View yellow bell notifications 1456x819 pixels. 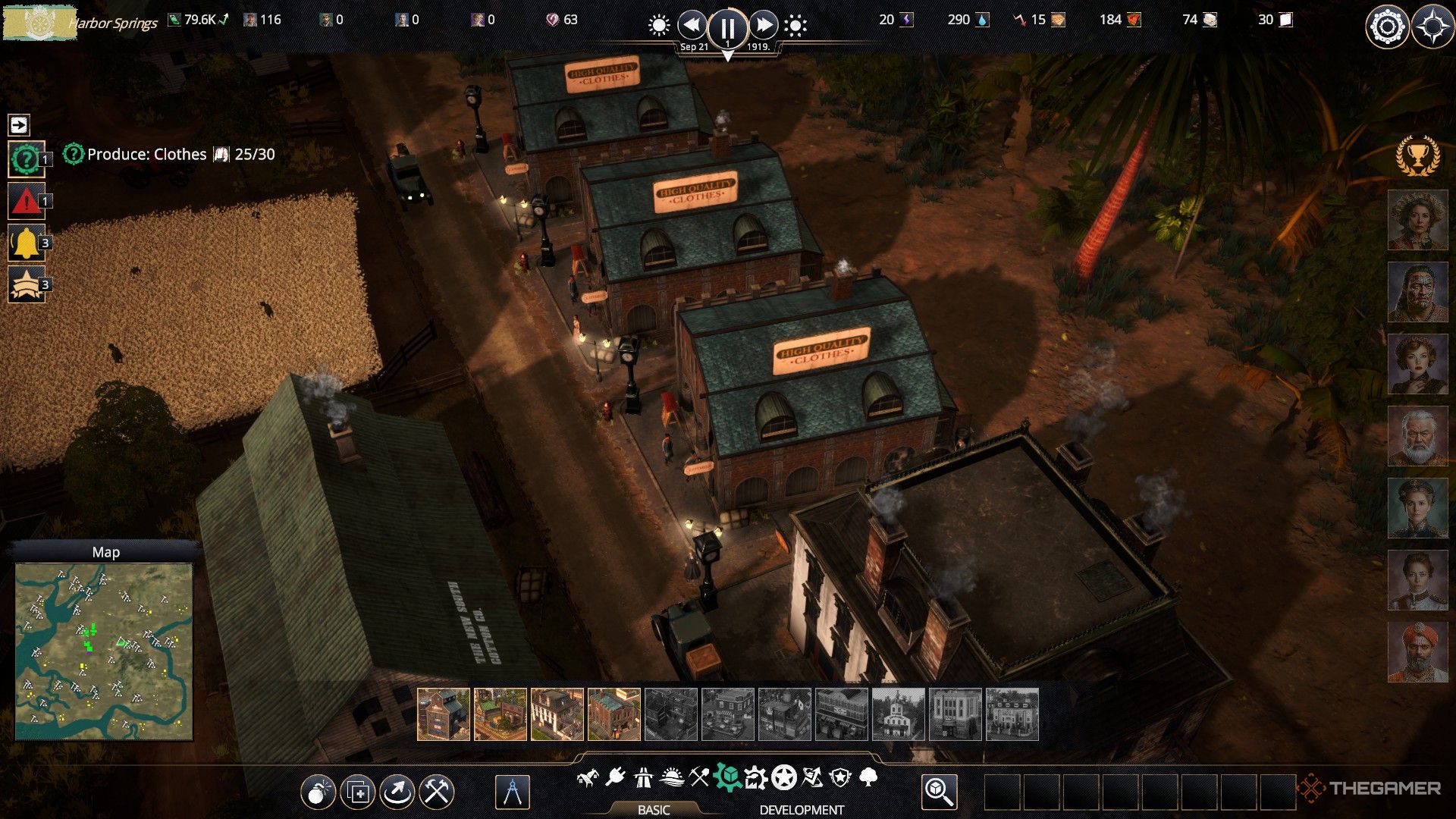click(26, 243)
